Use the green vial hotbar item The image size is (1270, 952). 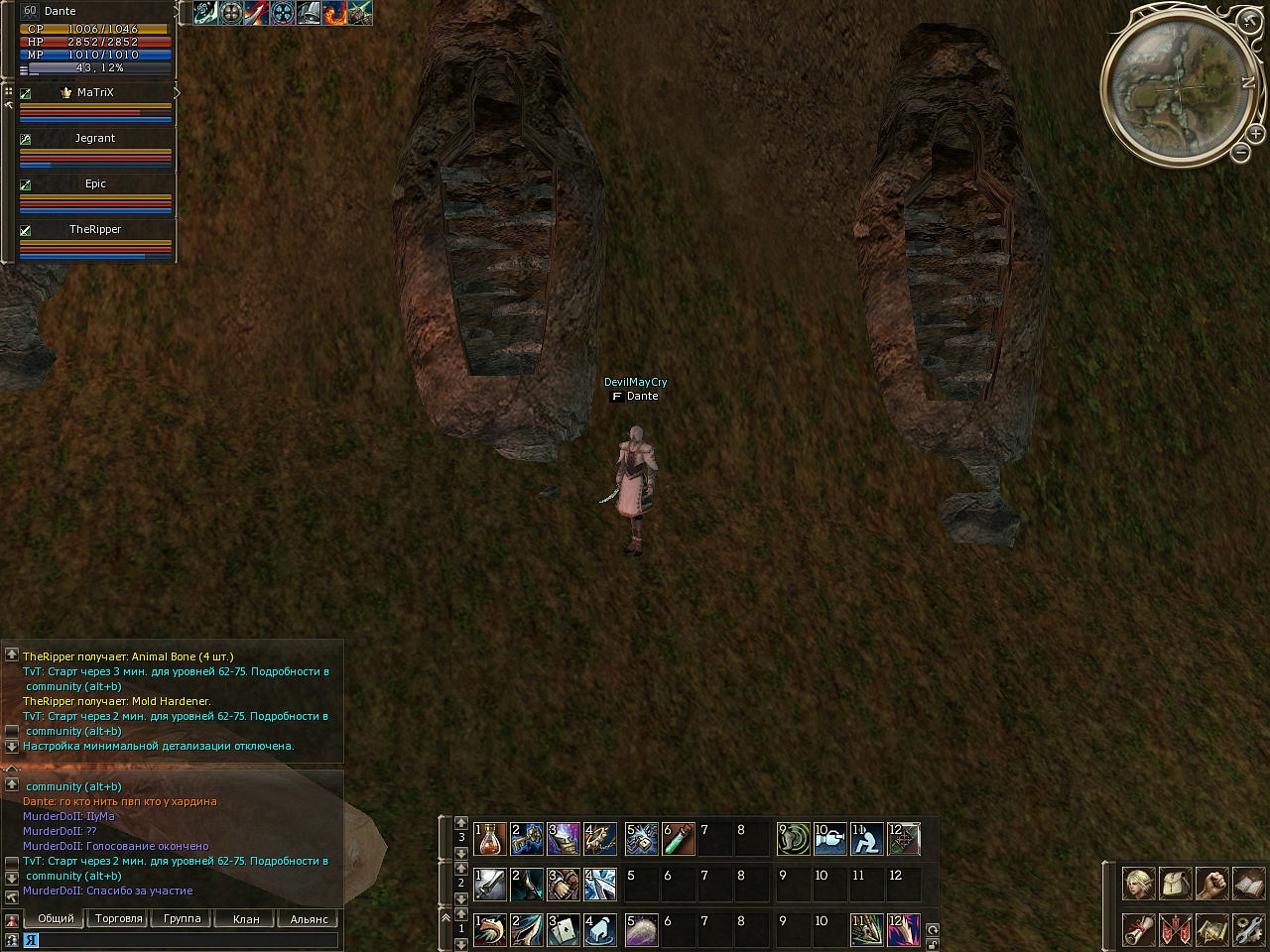click(679, 839)
